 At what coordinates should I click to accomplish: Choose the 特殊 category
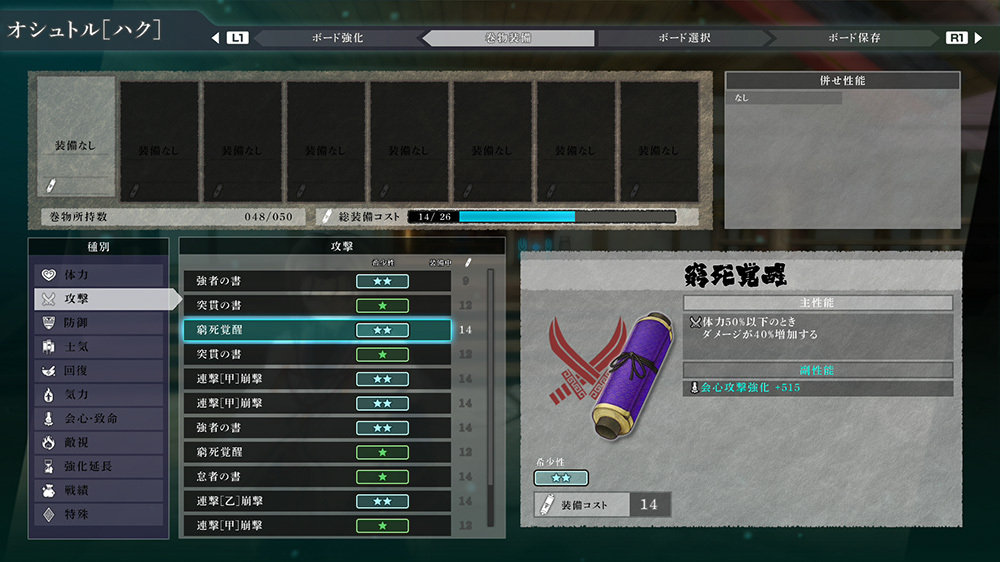pos(98,515)
